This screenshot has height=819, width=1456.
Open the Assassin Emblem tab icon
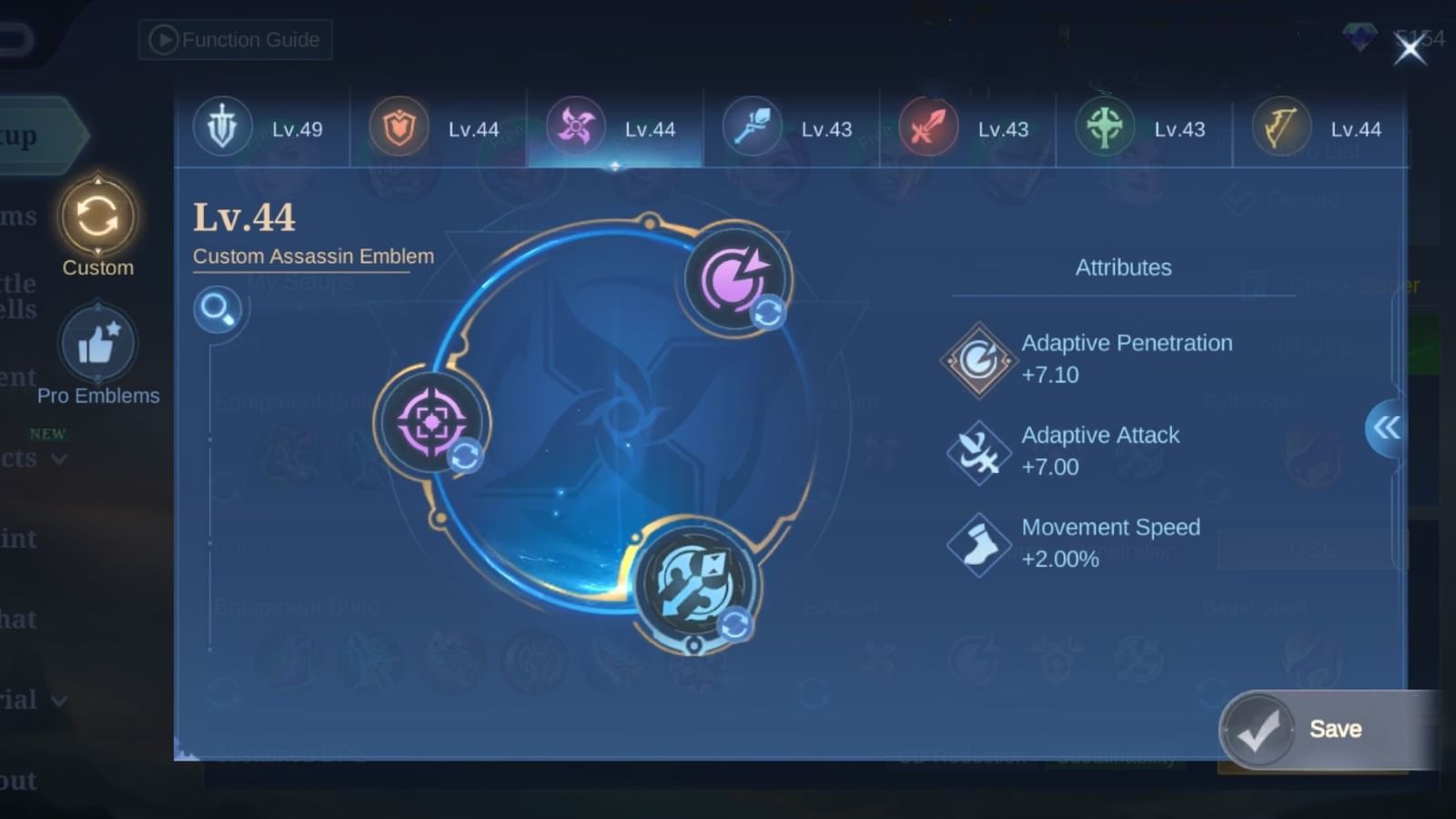[576, 128]
